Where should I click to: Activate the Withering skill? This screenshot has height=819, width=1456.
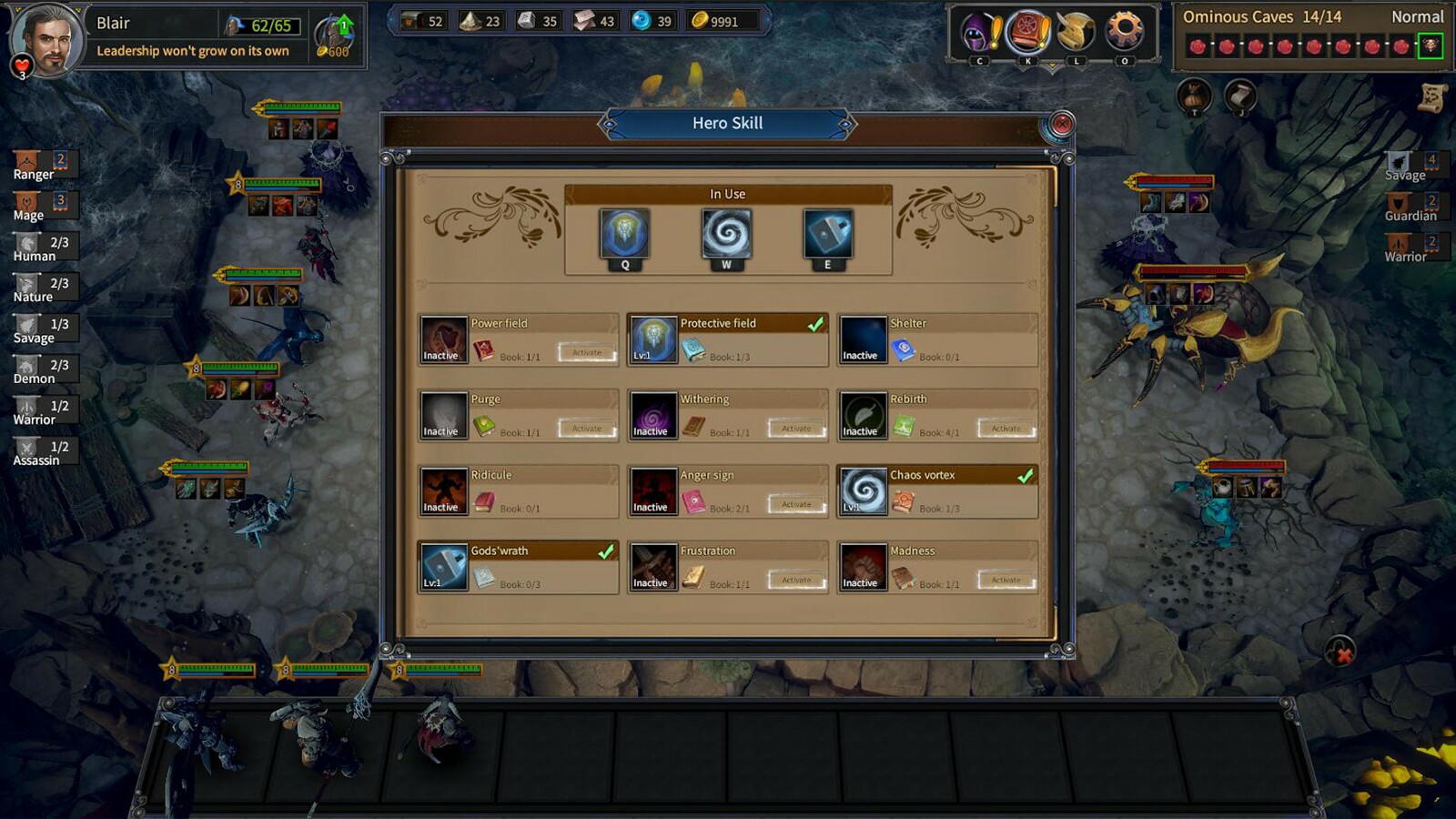(x=795, y=428)
